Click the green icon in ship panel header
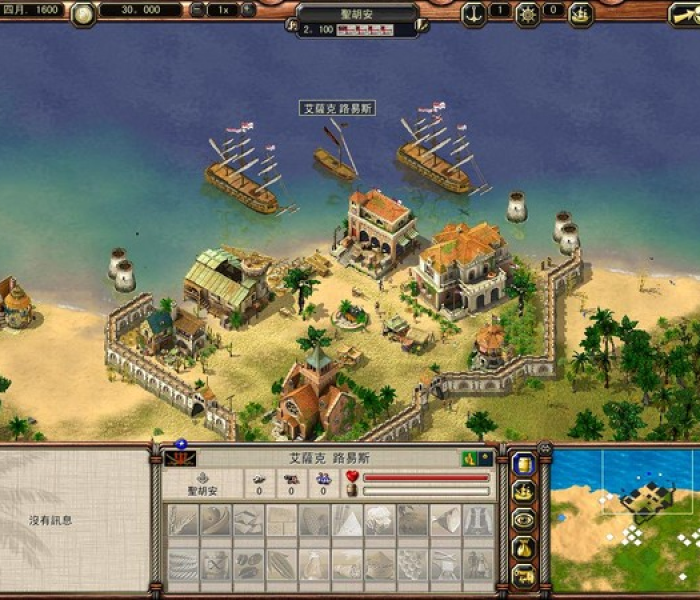700x600 pixels. [x=470, y=459]
